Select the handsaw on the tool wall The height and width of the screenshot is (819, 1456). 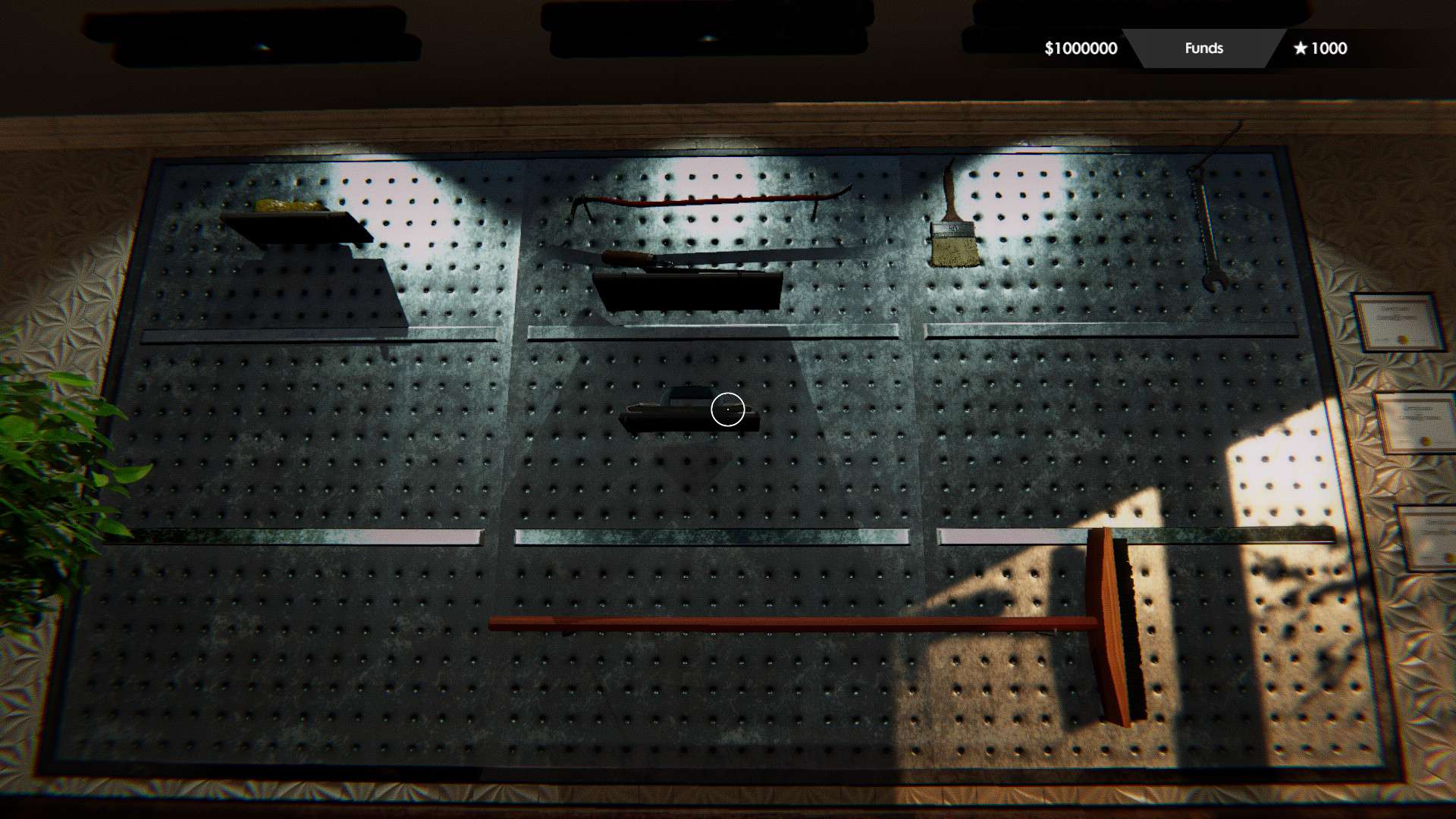(x=720, y=254)
